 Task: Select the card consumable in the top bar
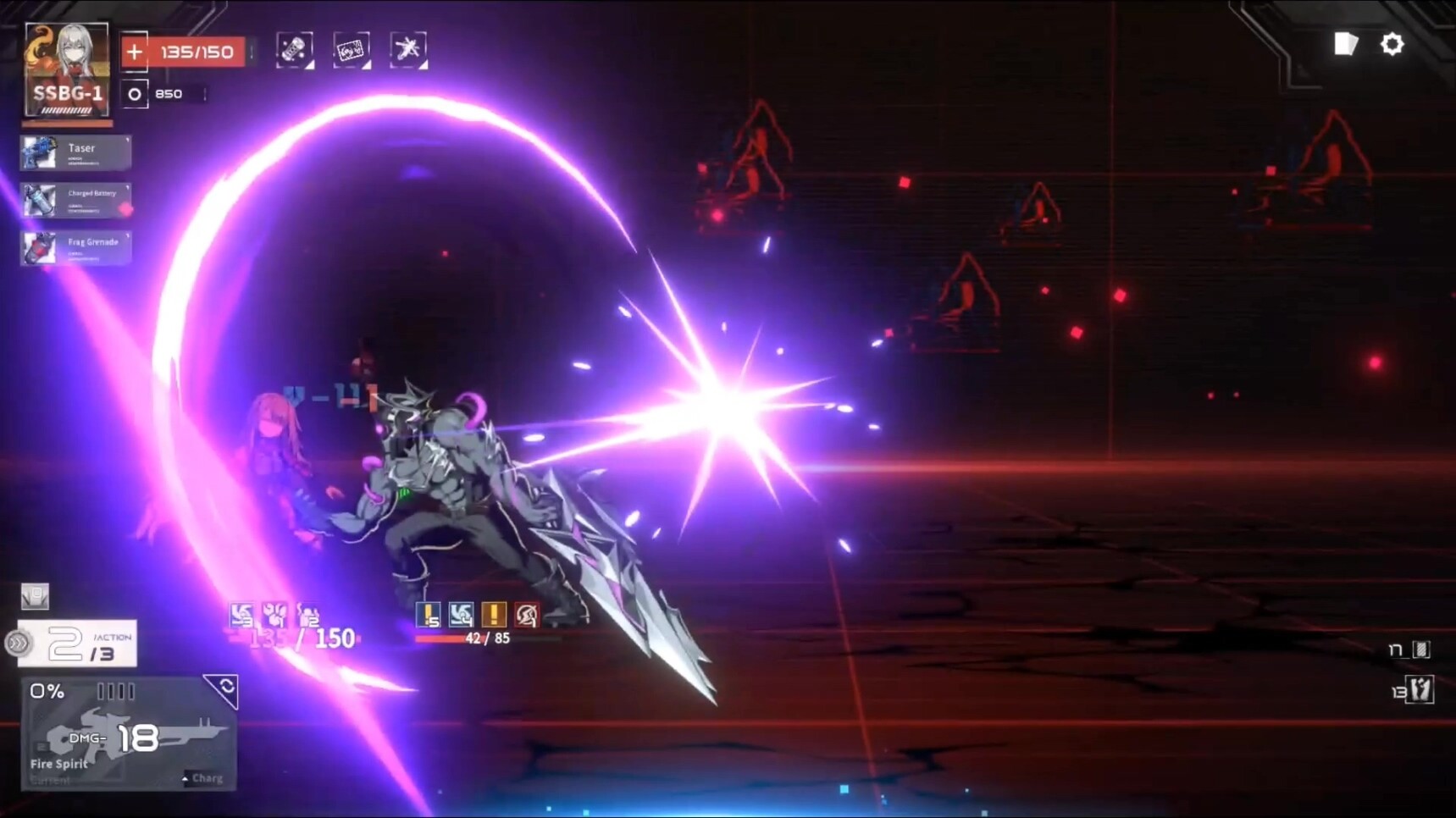click(x=351, y=49)
